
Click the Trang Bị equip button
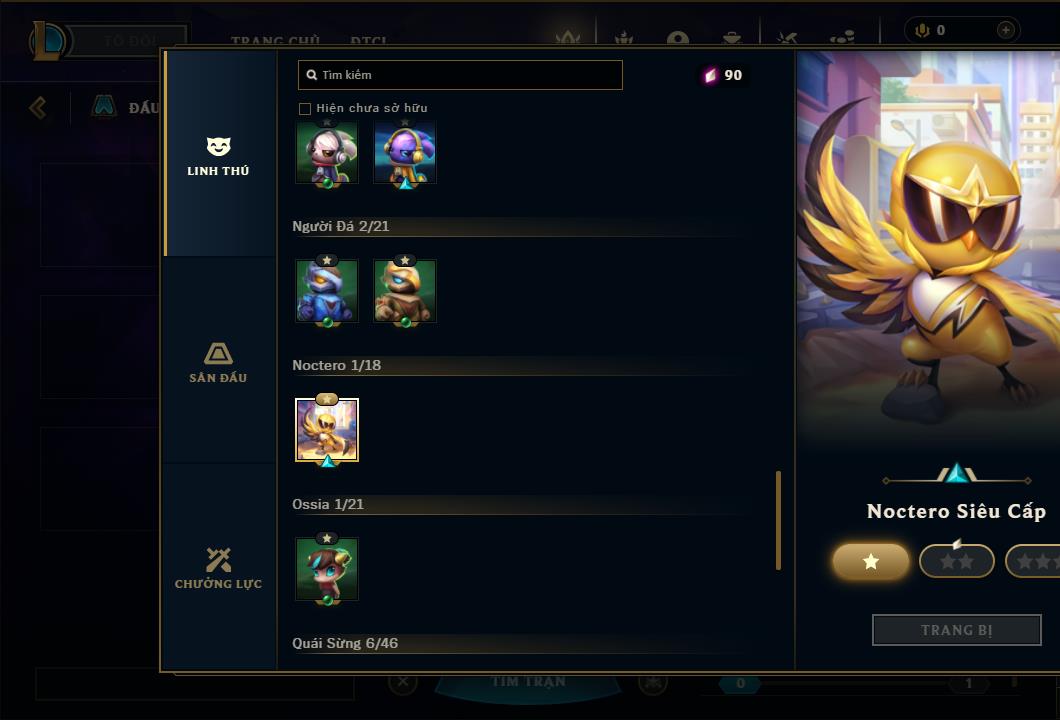coord(956,630)
